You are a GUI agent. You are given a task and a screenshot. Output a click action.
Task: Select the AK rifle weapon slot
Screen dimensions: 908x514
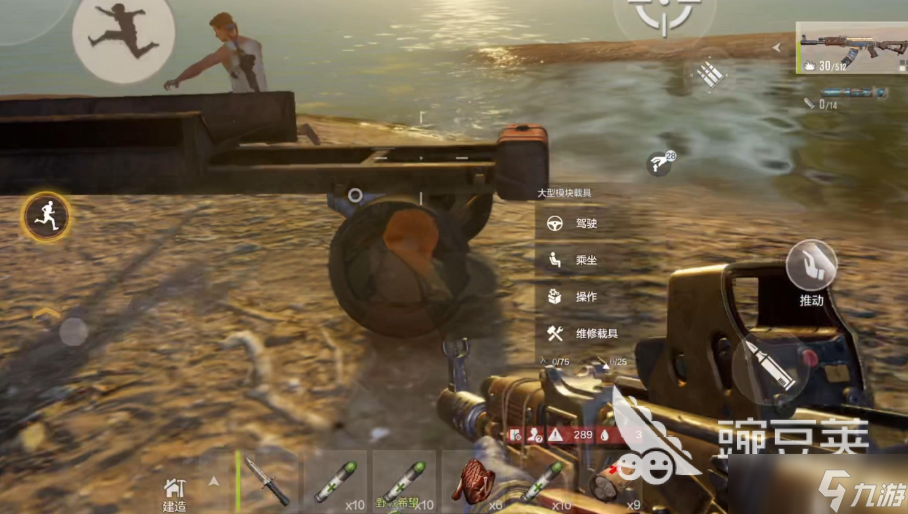click(851, 49)
